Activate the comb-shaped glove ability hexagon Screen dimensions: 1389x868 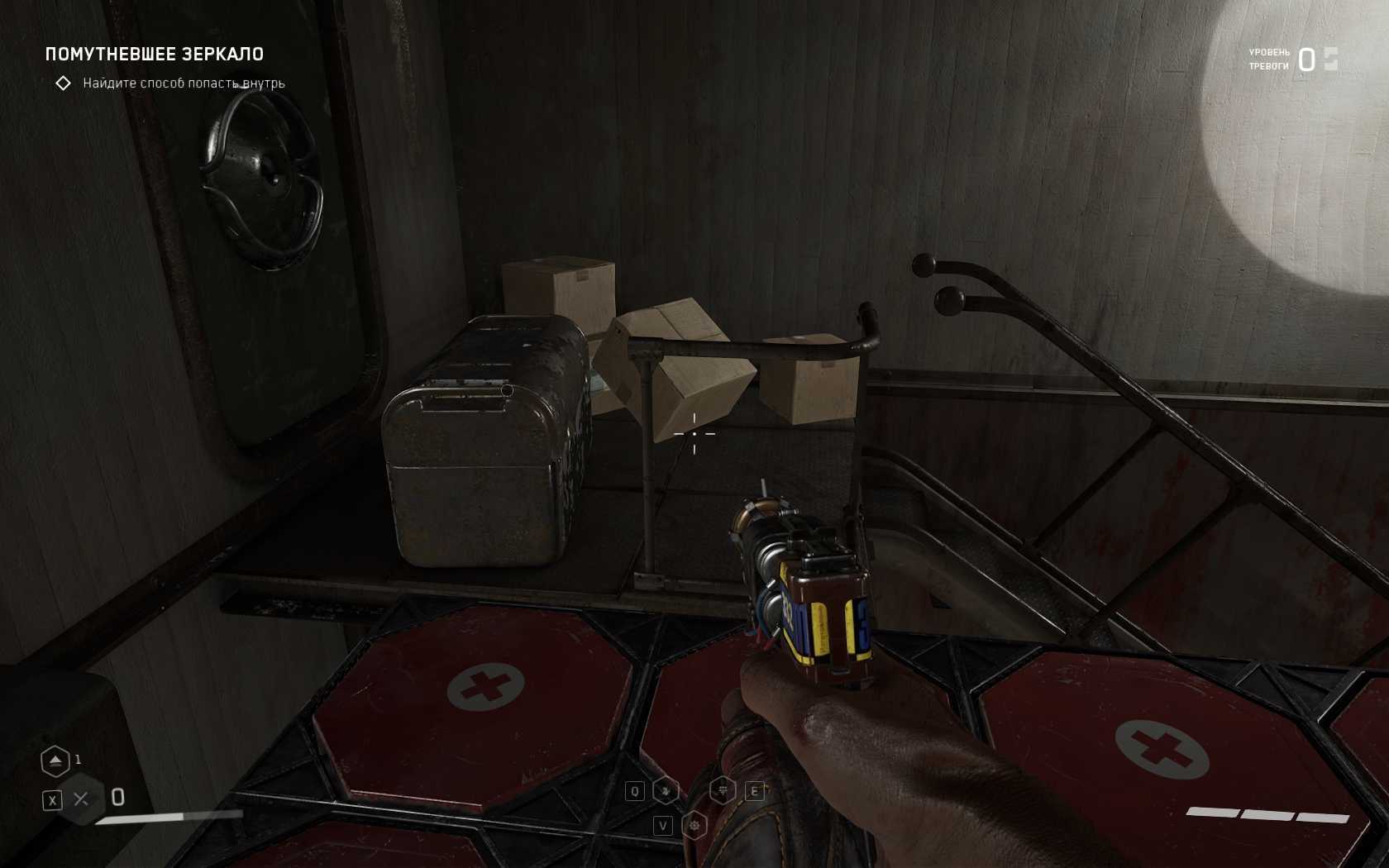coord(723,791)
